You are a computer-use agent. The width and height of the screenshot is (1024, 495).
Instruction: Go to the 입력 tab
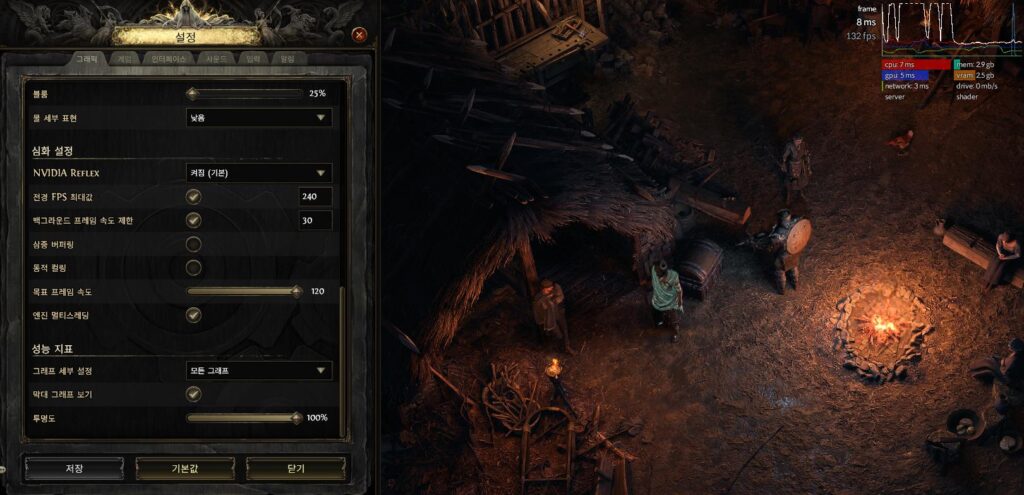click(254, 59)
